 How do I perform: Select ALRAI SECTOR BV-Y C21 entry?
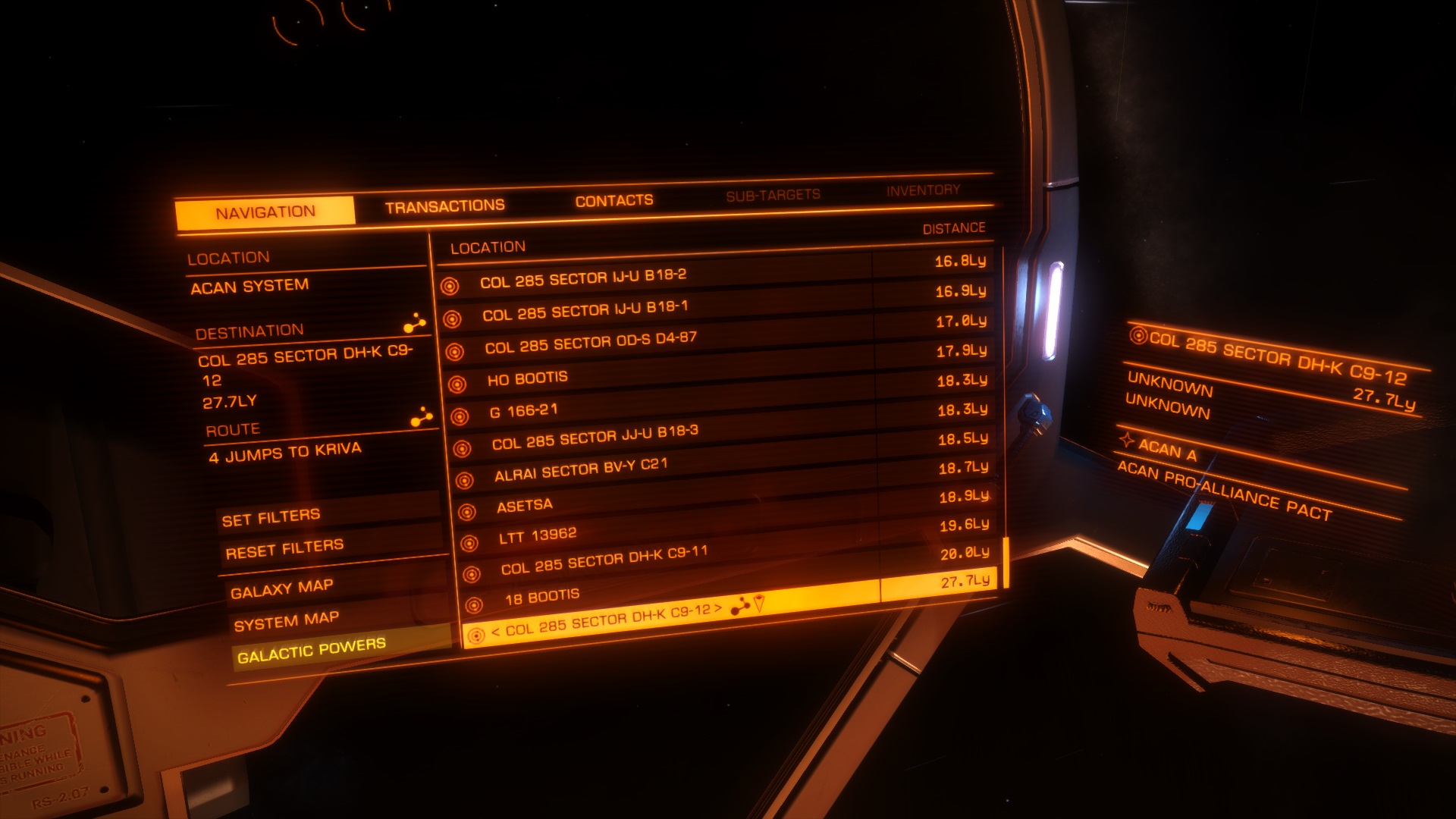tap(580, 469)
